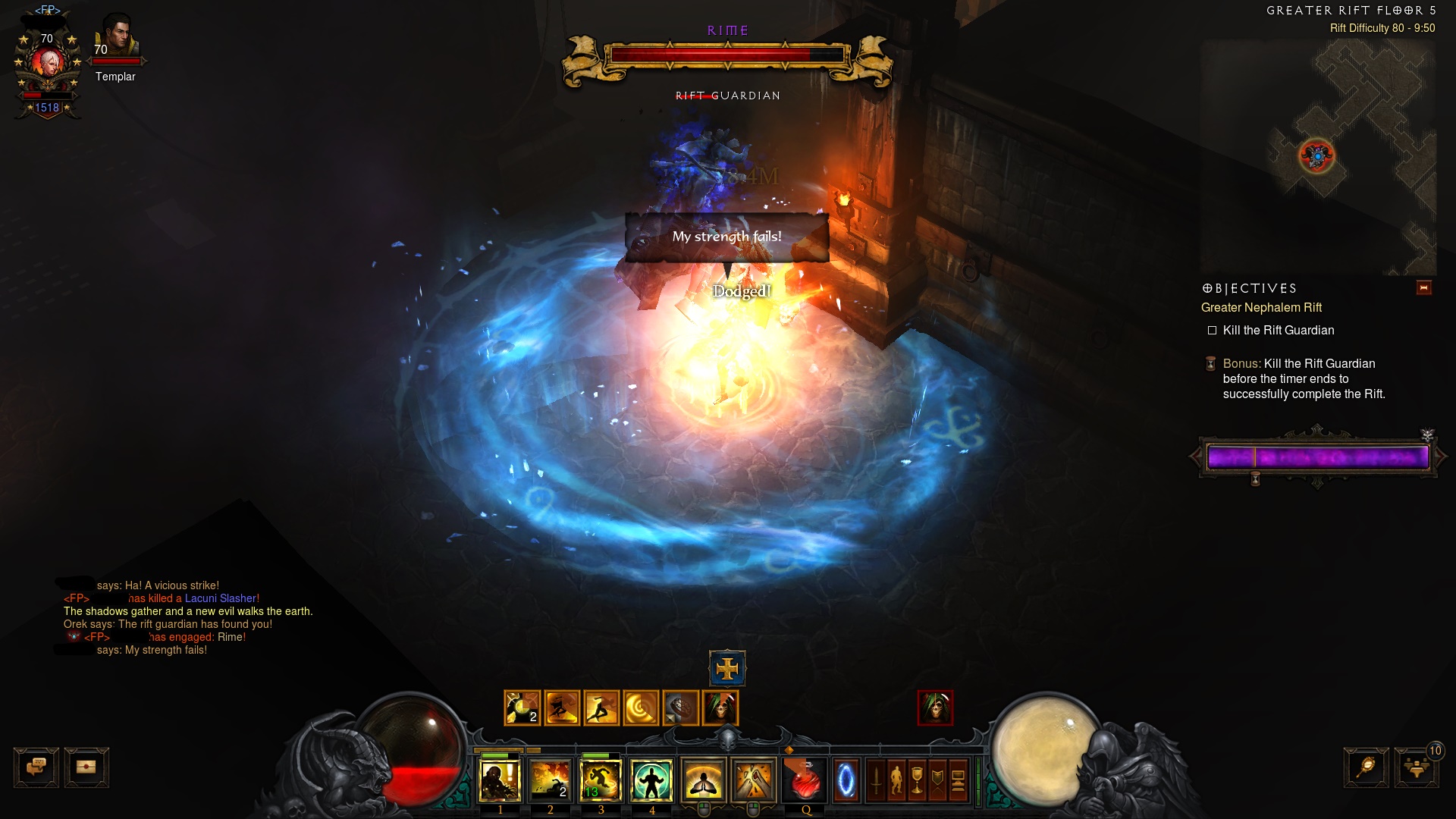Open the friends list showing 10
Image resolution: width=1456 pixels, height=819 pixels.
coord(1417,767)
